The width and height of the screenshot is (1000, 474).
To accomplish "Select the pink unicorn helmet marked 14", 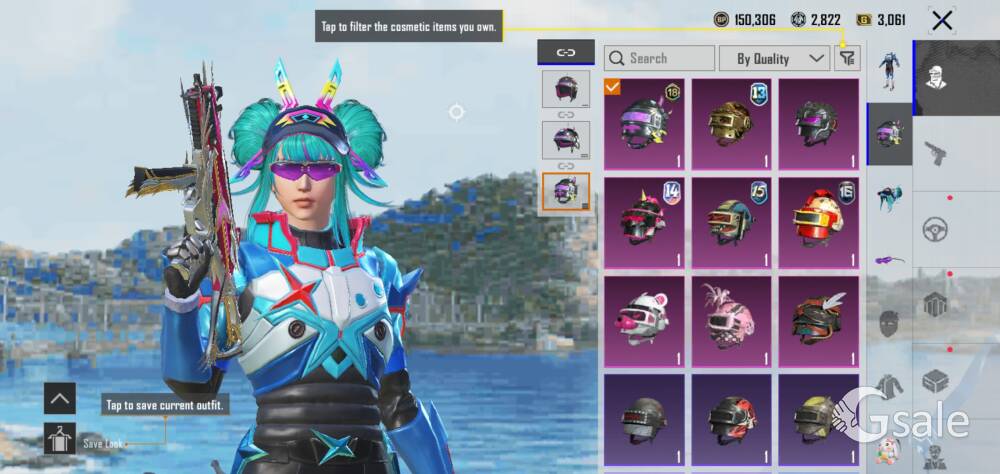I will click(644, 222).
